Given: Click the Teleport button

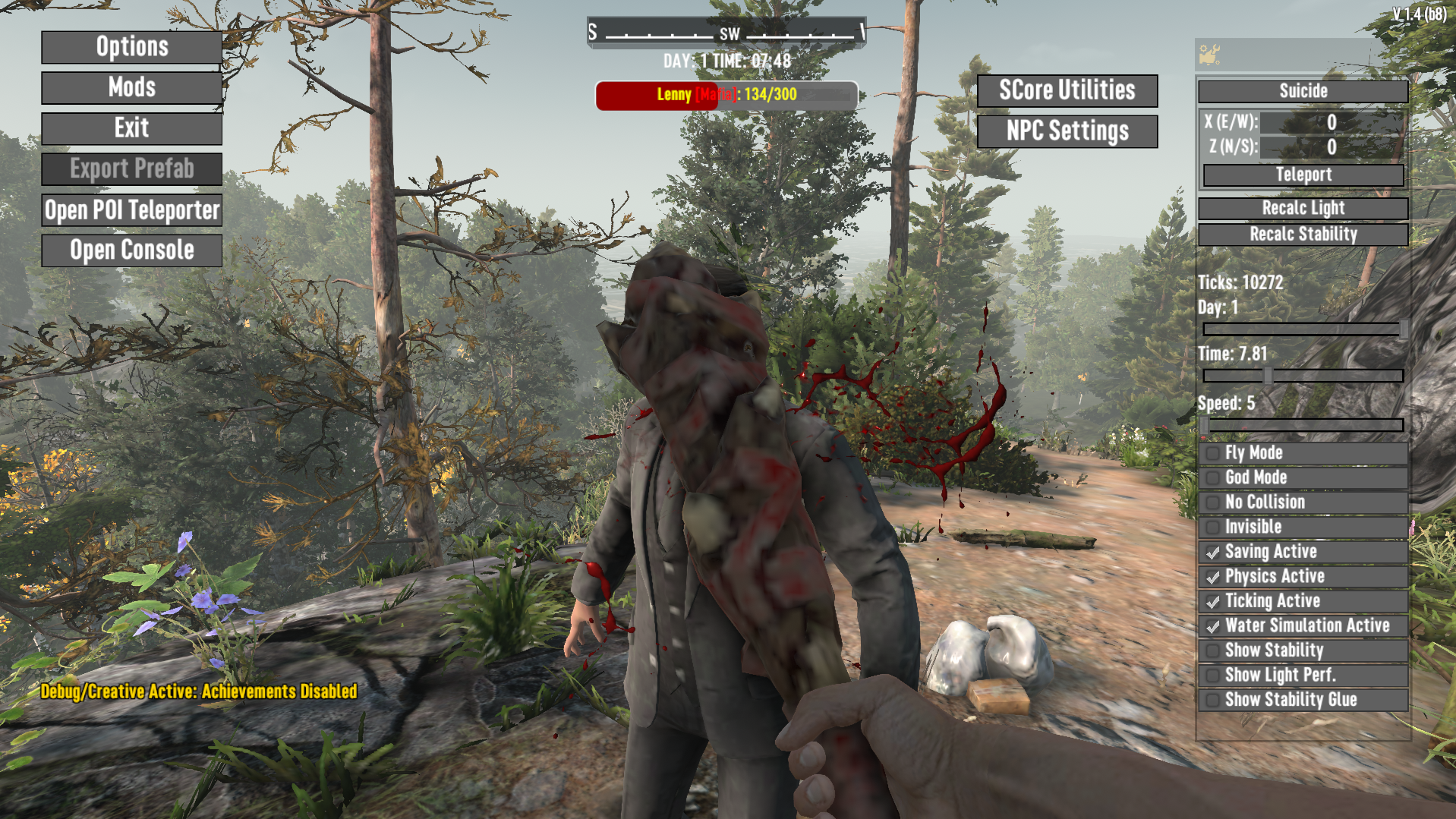Looking at the screenshot, I should pos(1303,175).
